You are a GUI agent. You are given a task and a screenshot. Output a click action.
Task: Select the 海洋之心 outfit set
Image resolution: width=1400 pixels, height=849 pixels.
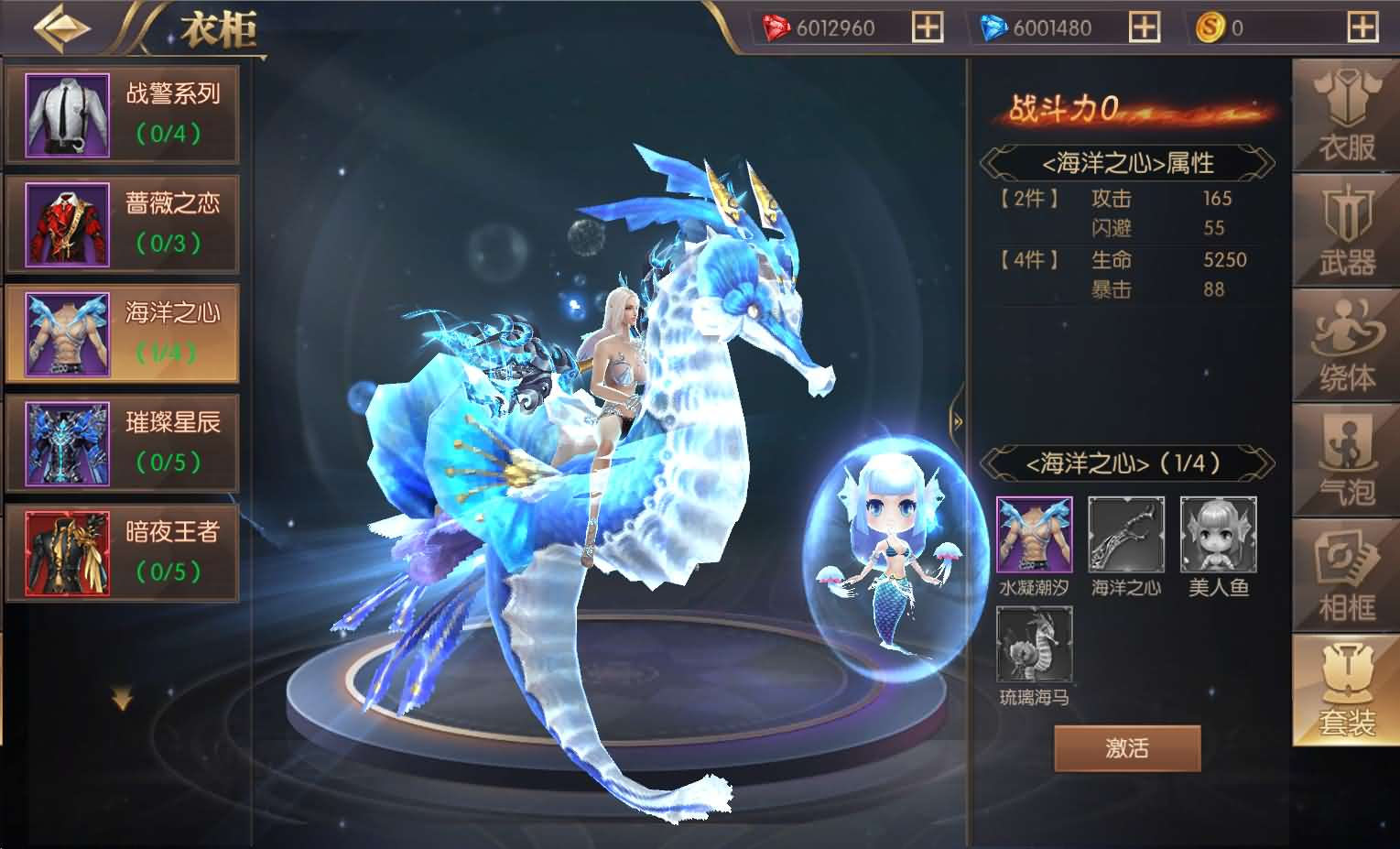pos(123,334)
